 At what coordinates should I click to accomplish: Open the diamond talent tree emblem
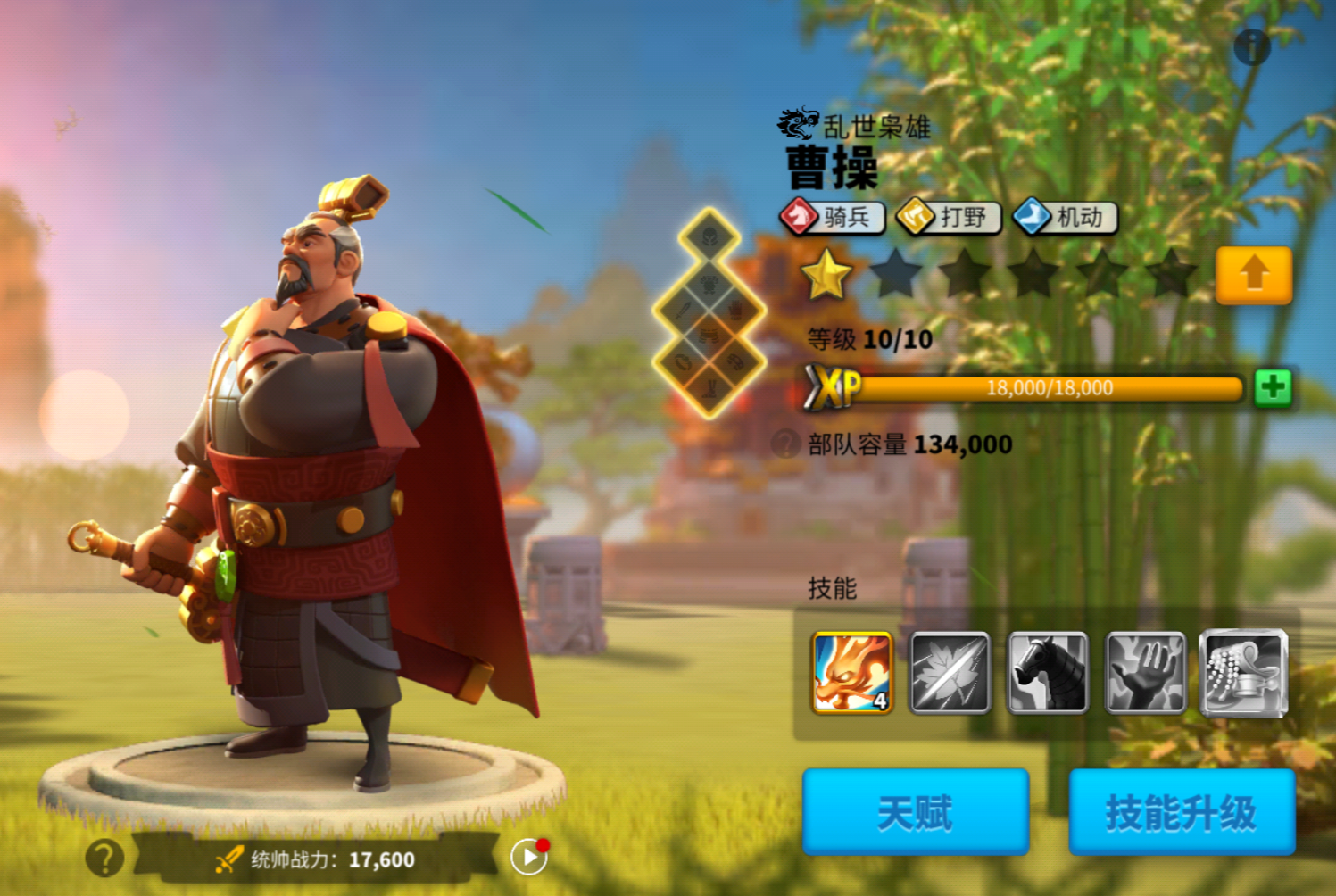709,314
